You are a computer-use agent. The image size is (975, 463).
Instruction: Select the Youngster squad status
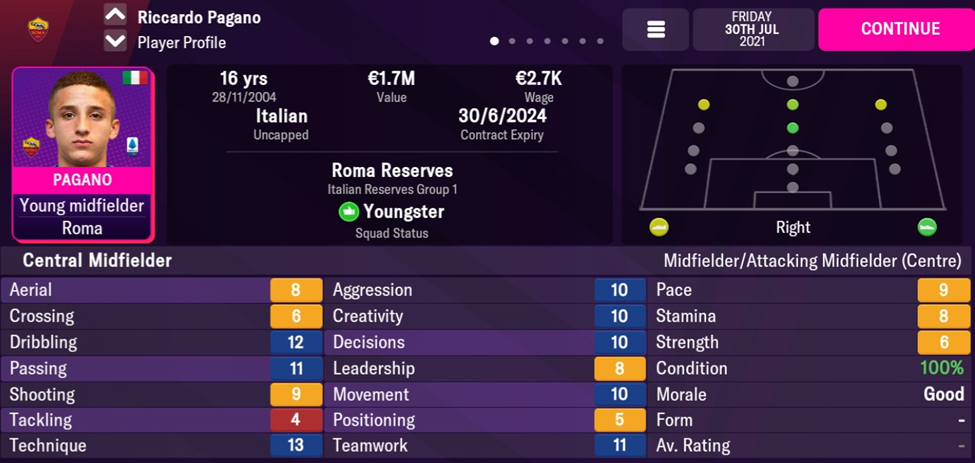391,212
